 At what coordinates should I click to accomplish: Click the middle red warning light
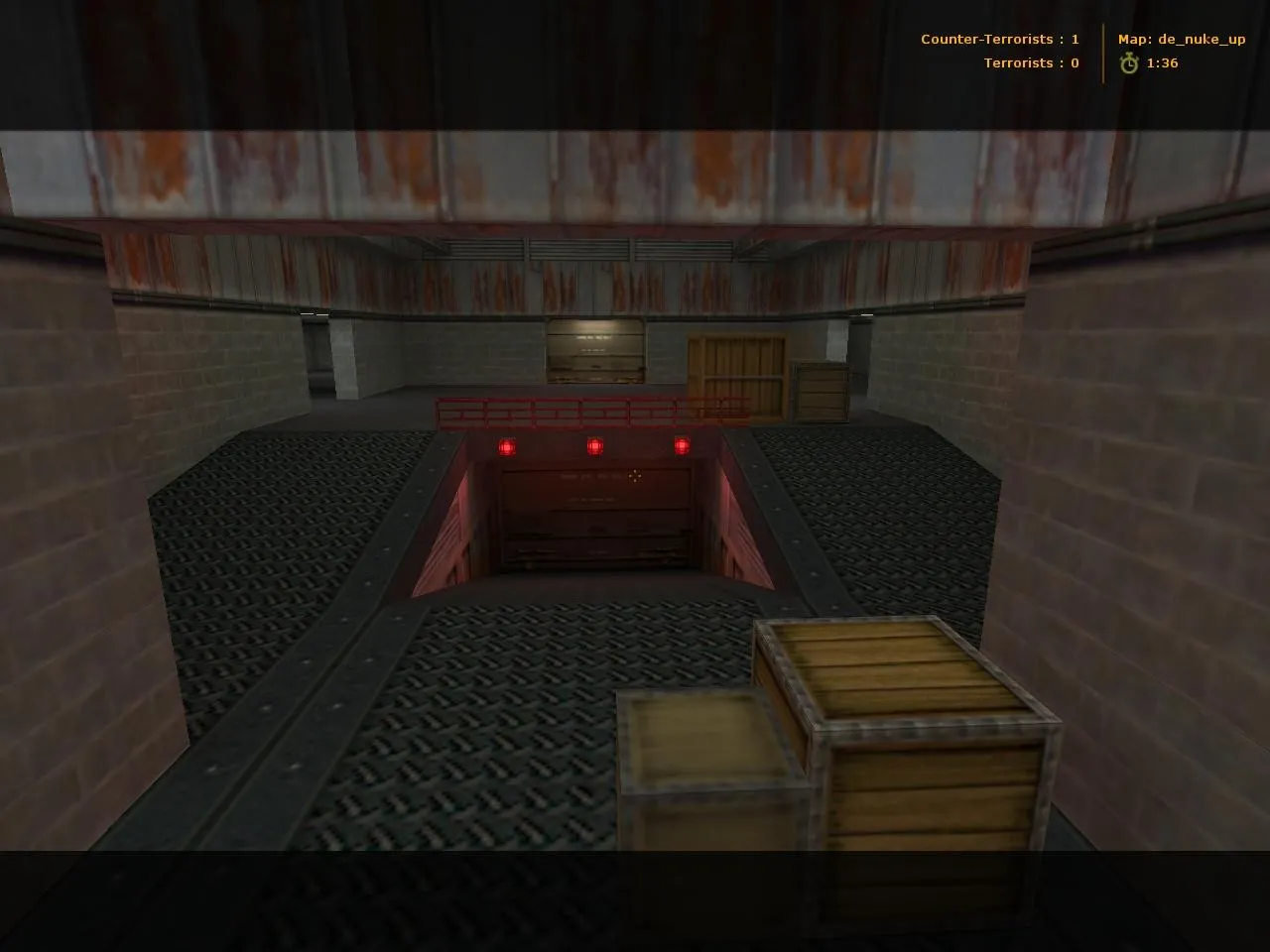click(593, 446)
